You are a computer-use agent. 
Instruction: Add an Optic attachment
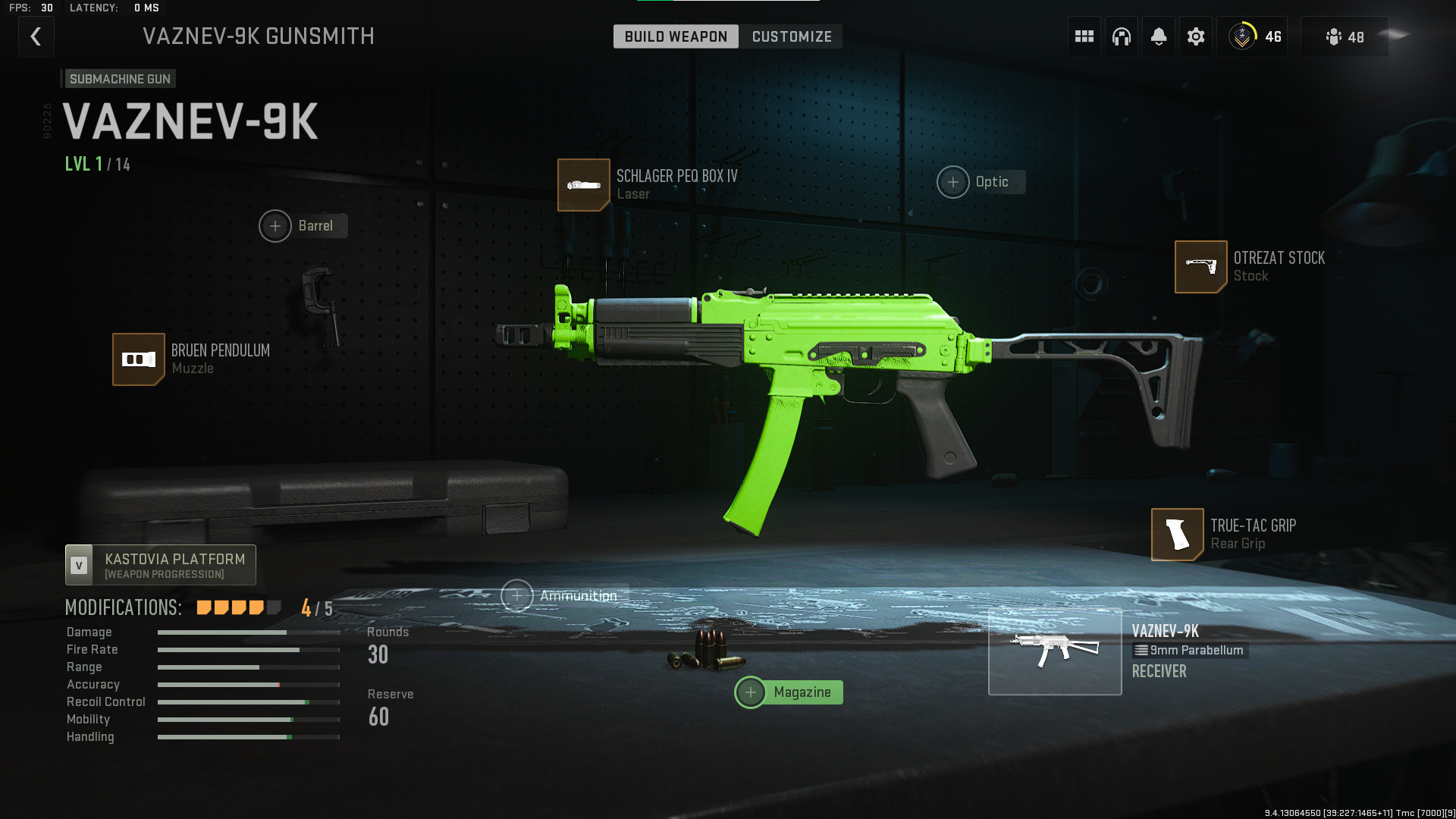(953, 182)
